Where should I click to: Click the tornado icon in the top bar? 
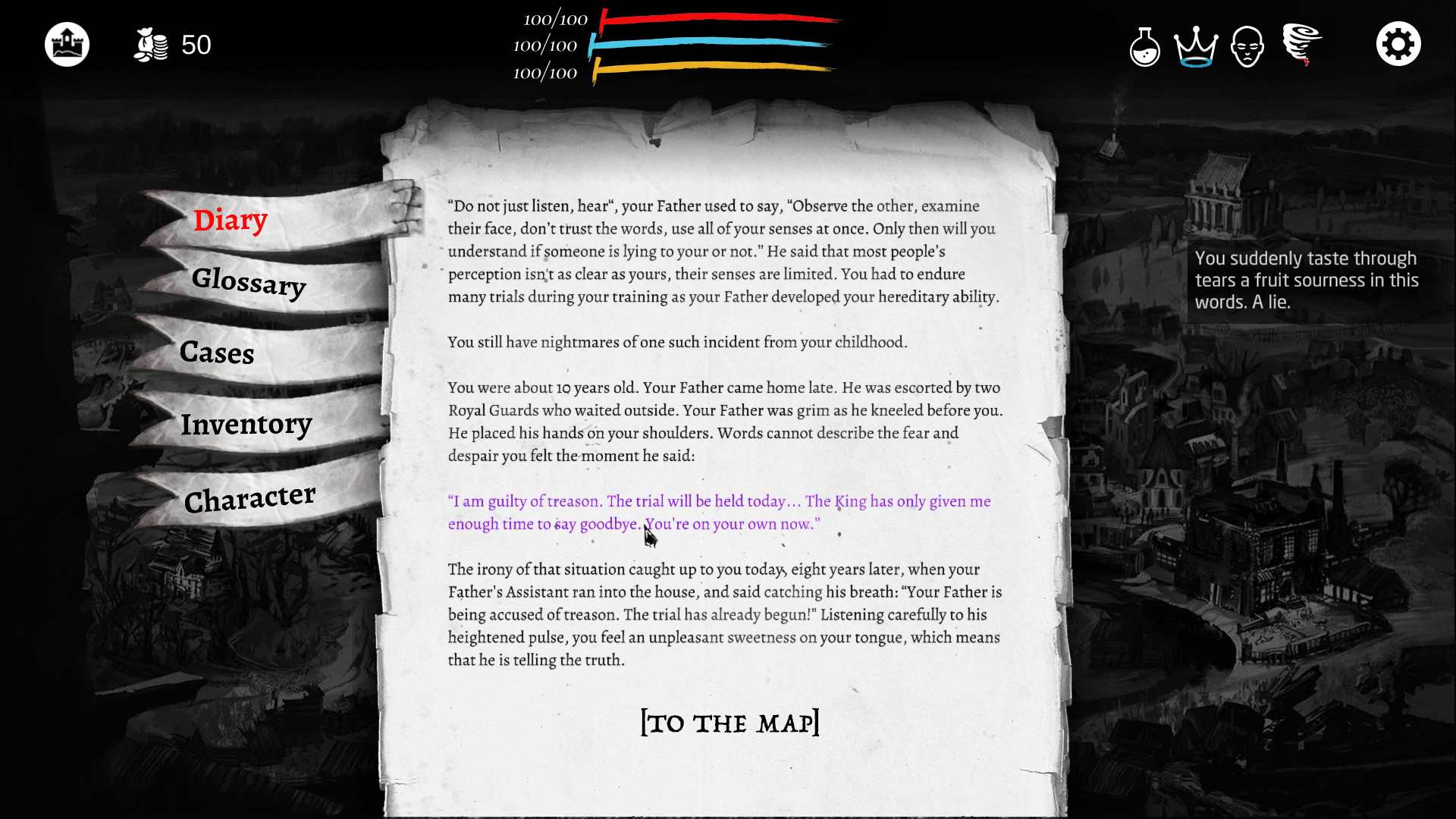click(1300, 44)
